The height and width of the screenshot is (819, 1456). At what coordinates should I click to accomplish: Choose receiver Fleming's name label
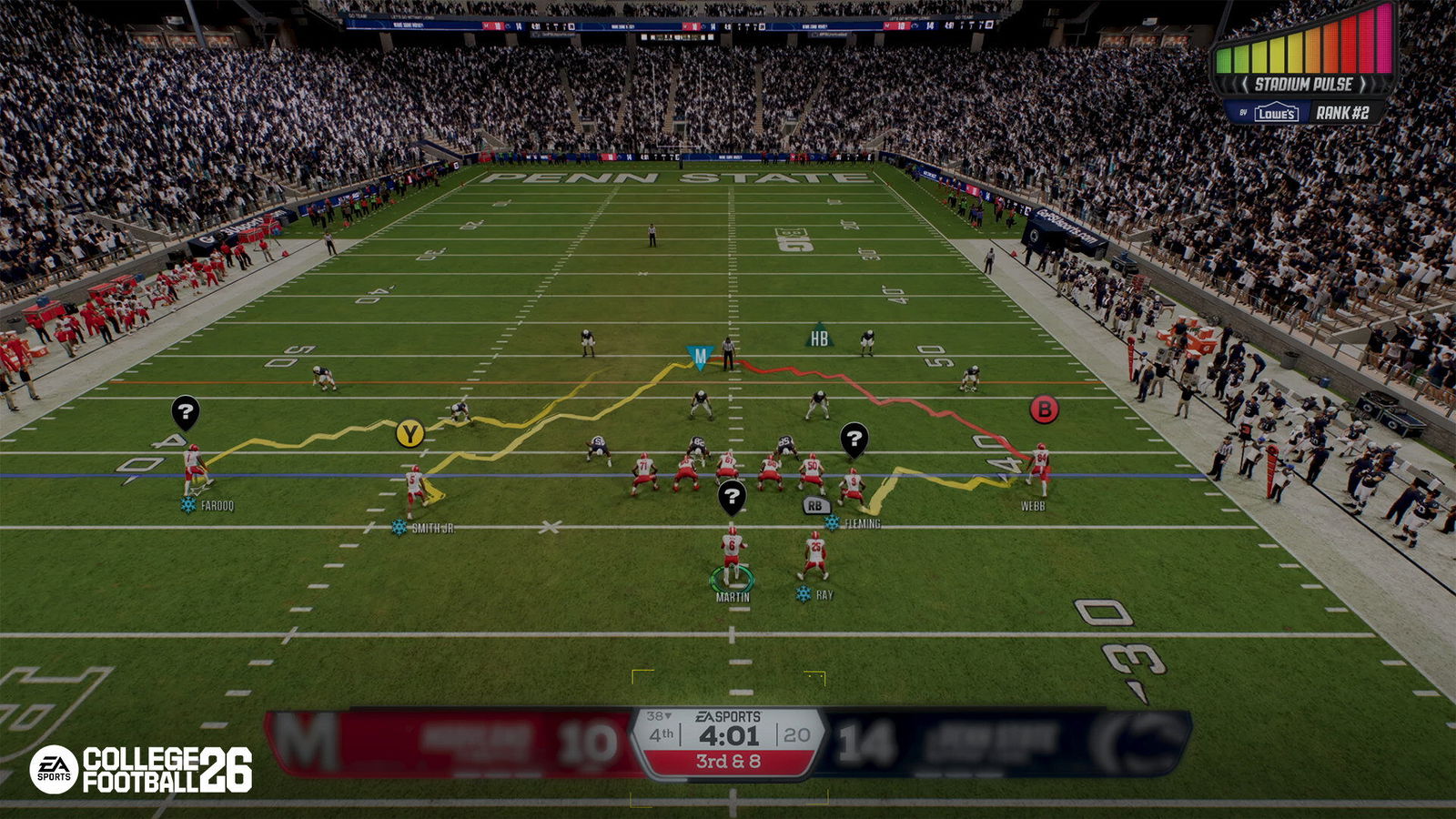(x=862, y=524)
